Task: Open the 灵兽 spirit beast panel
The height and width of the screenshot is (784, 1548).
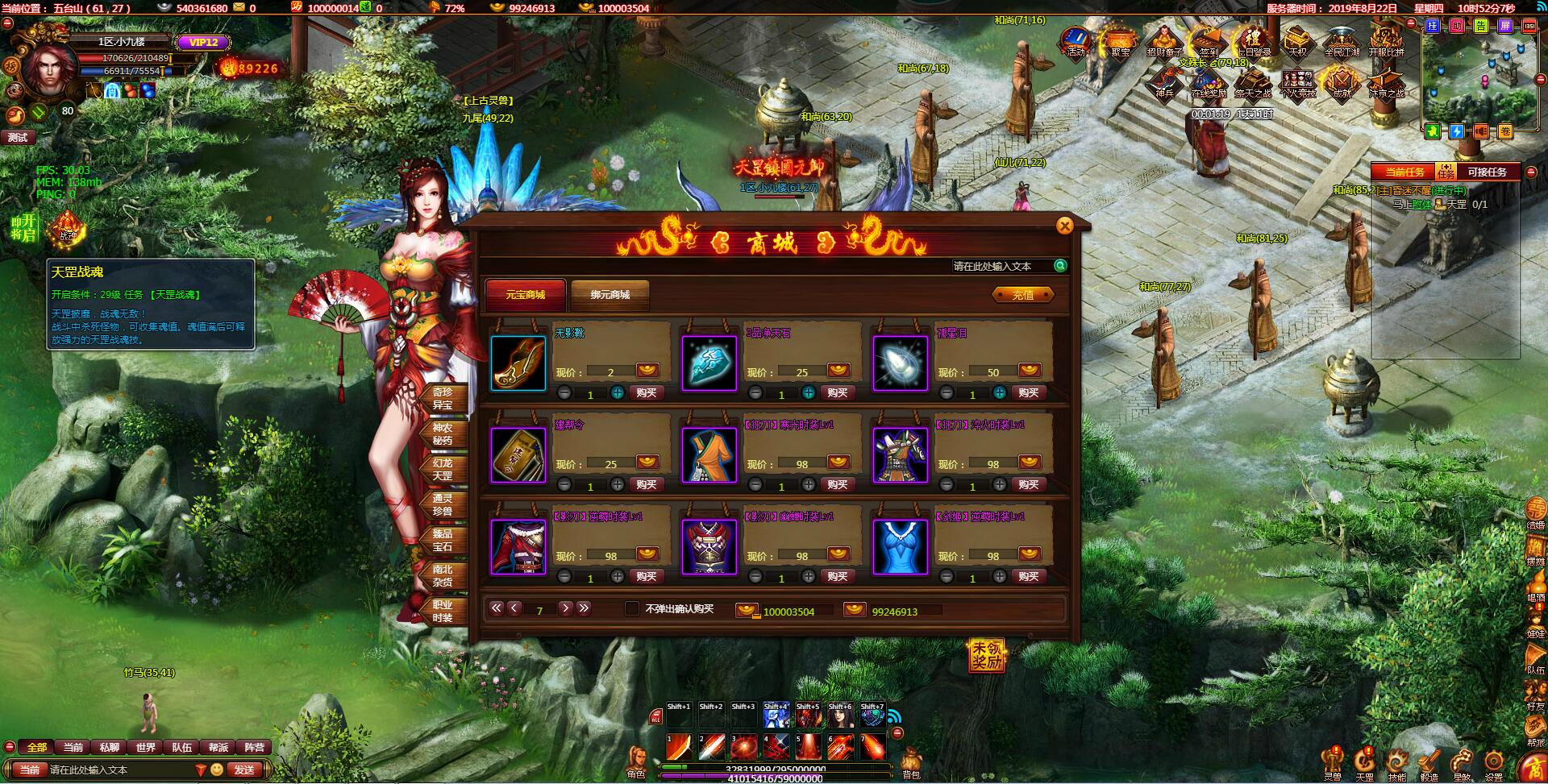Action: pos(1332,761)
